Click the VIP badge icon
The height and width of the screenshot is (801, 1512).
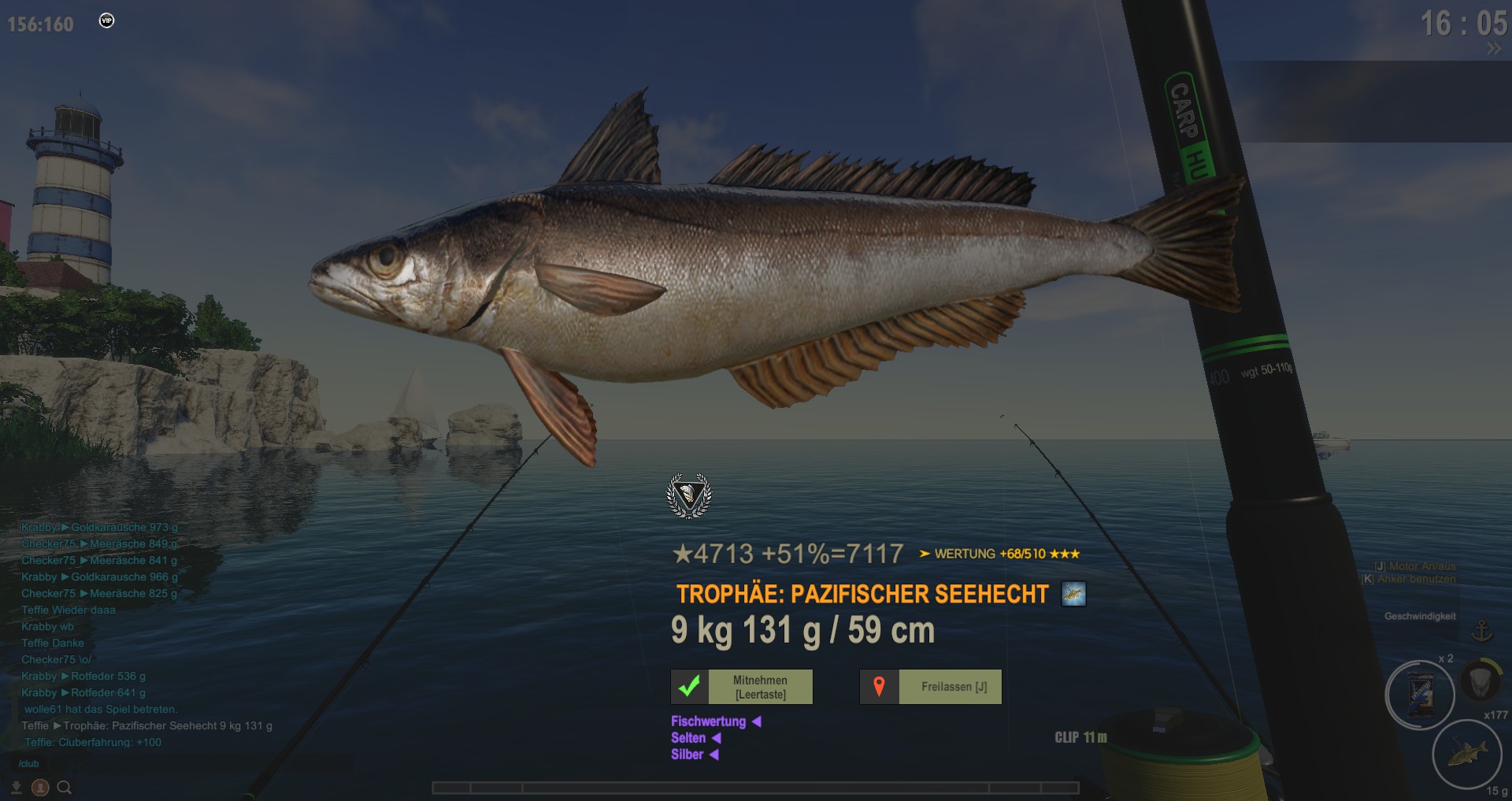tap(107, 21)
